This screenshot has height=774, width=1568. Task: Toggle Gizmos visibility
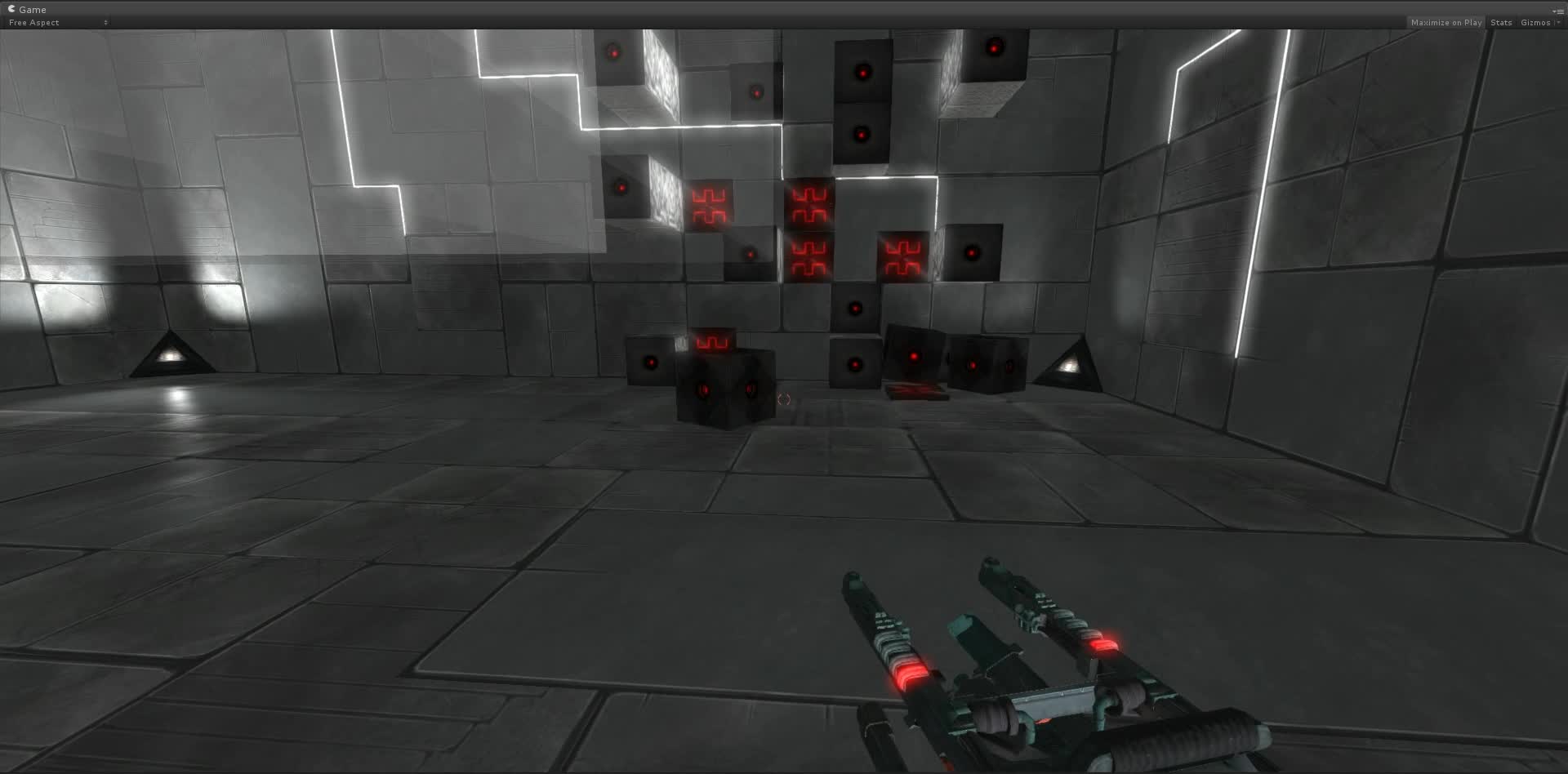point(1535,22)
